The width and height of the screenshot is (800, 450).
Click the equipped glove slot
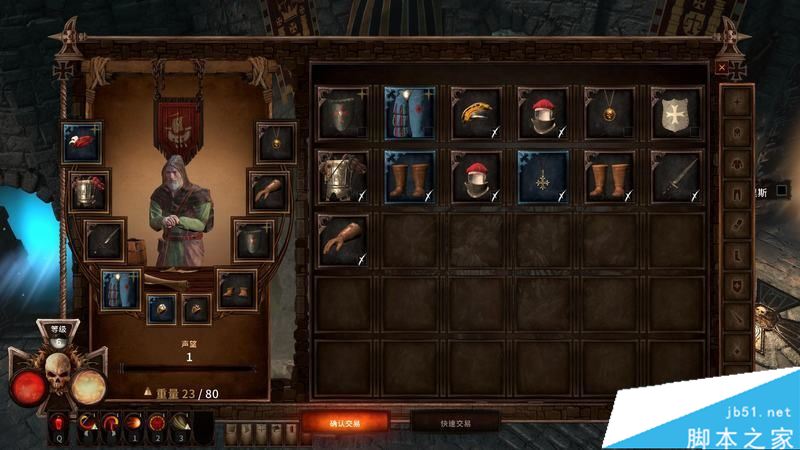click(268, 189)
